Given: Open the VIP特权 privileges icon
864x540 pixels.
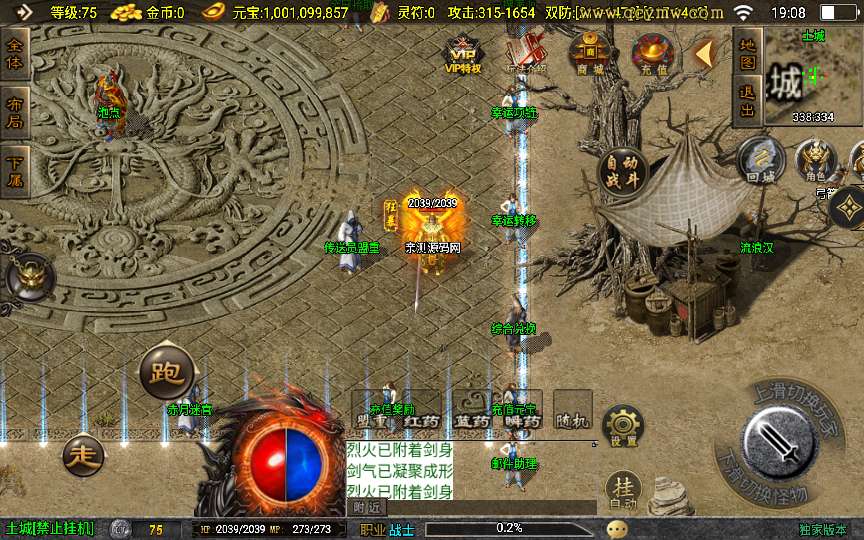Looking at the screenshot, I should pos(463,55).
